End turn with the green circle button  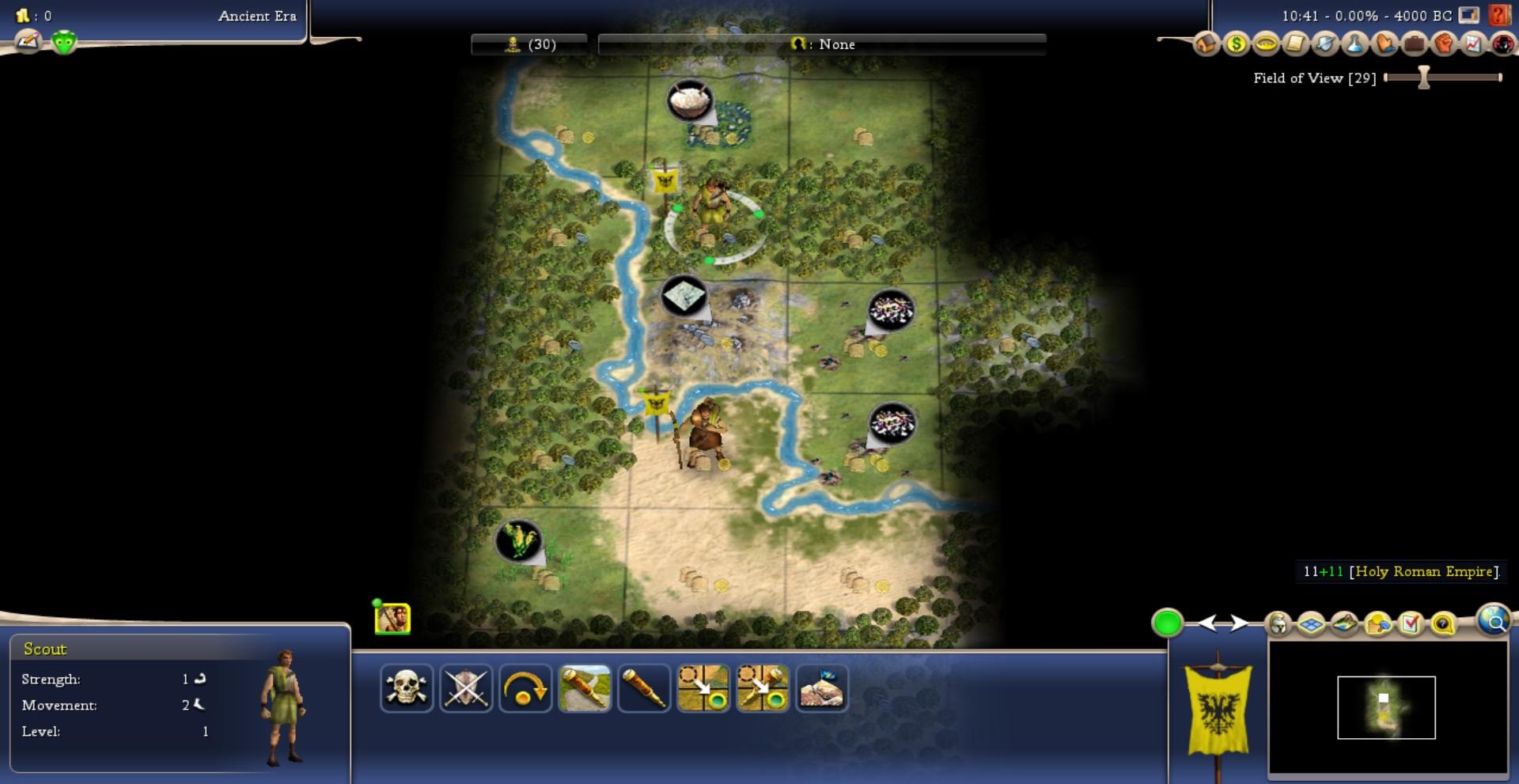pyautogui.click(x=1167, y=623)
